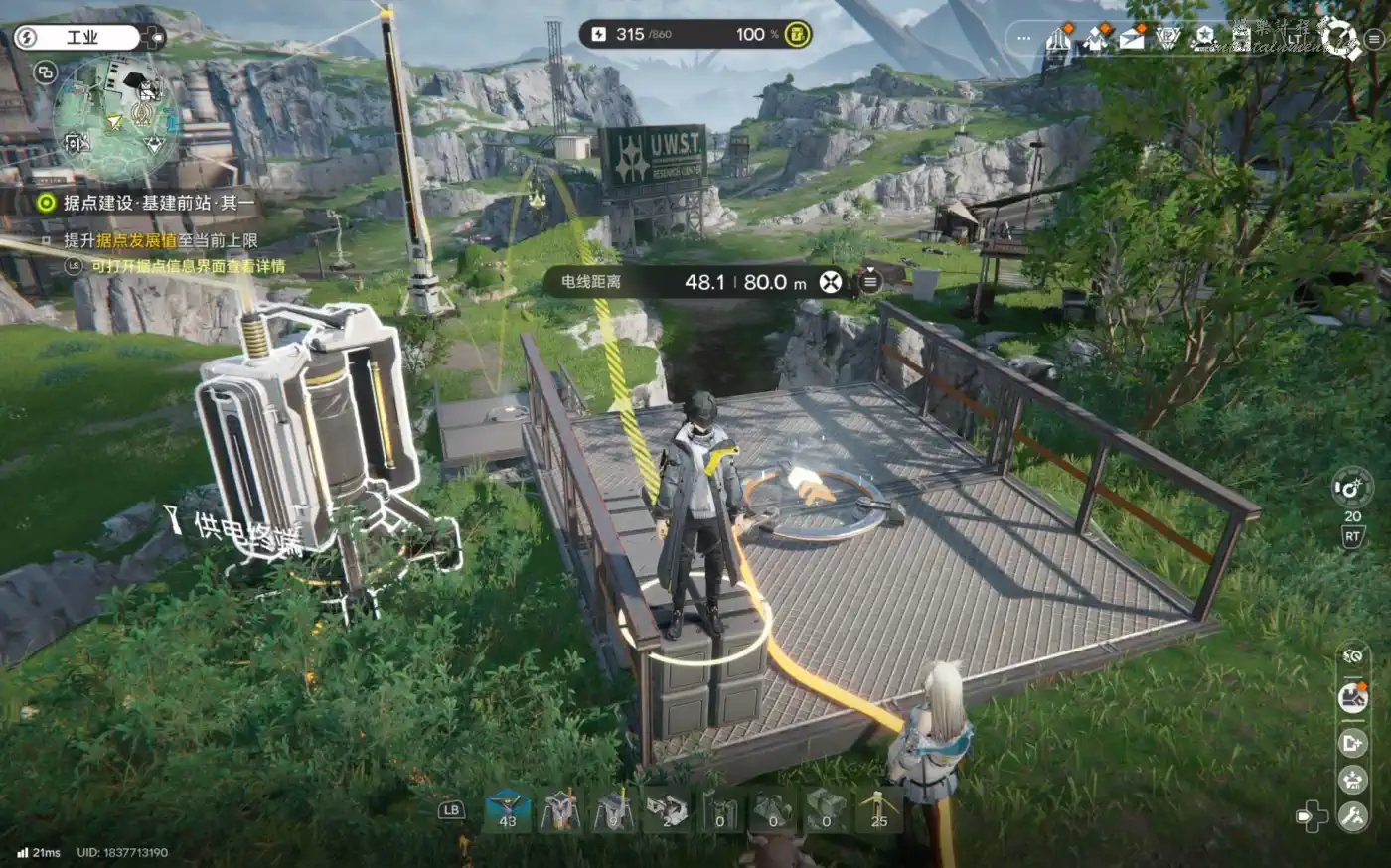This screenshot has height=868, width=1391.
Task: Open the star badge event icon
Action: tap(1204, 39)
